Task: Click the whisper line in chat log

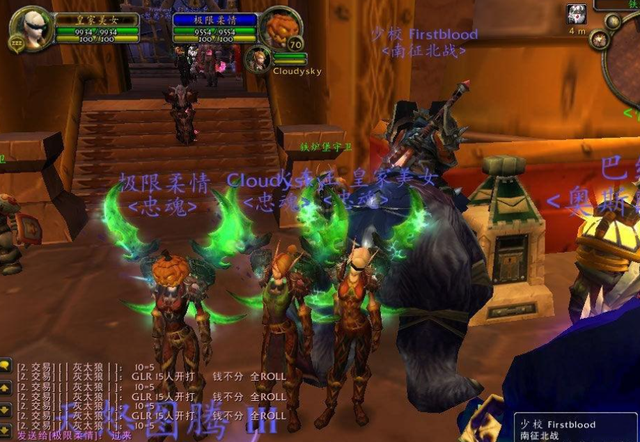Action: 70,435
